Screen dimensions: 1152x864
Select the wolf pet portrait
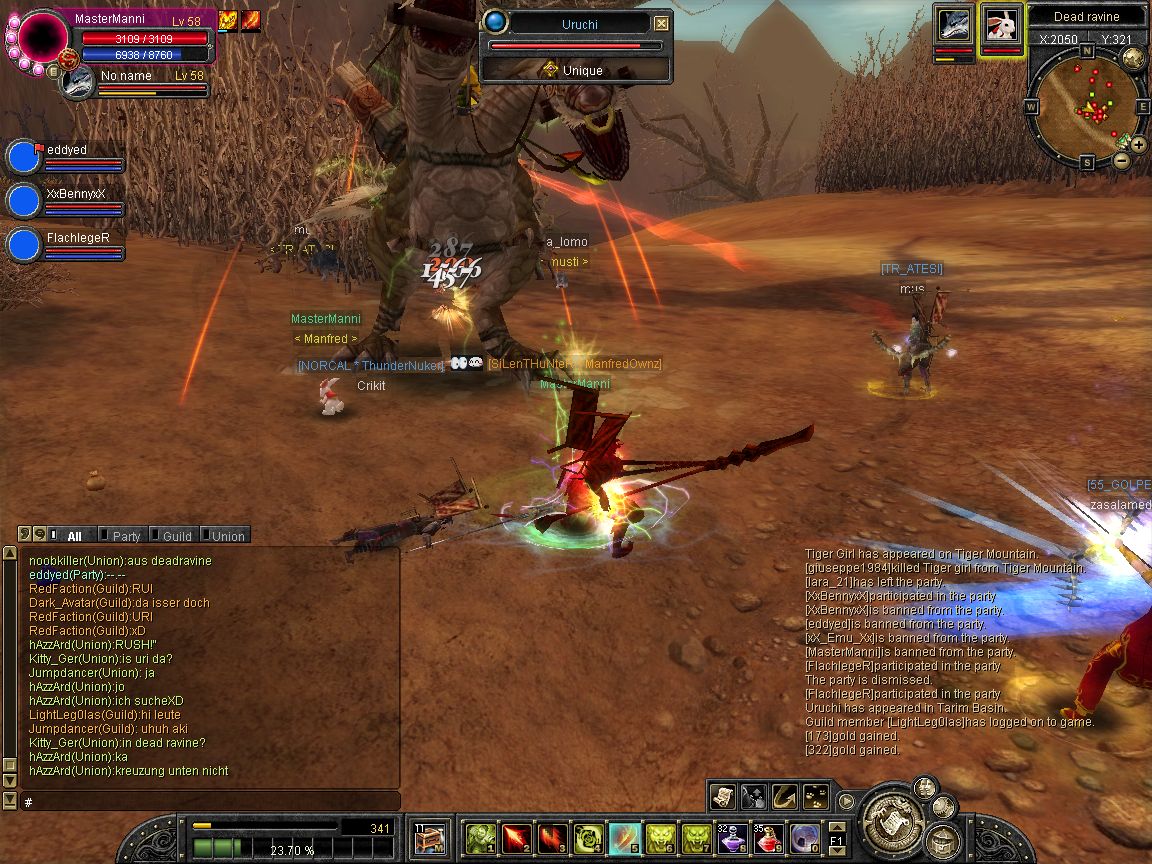click(x=954, y=25)
